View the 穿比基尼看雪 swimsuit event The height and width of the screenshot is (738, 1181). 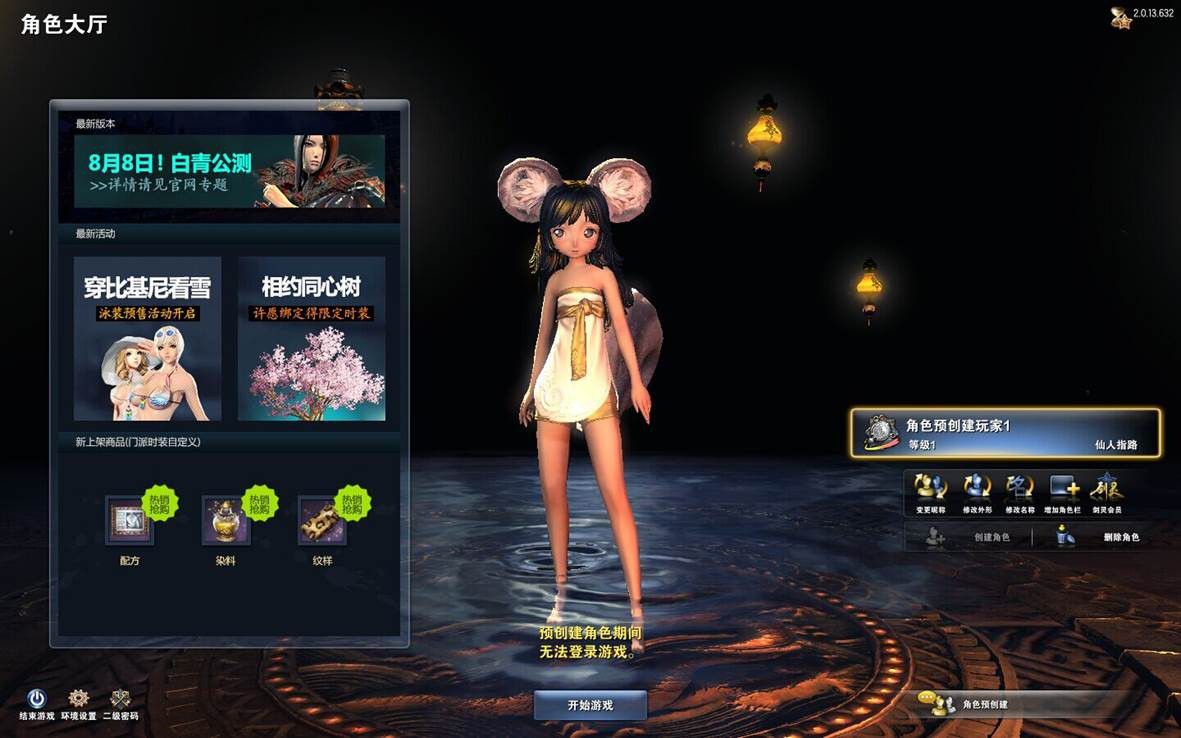coord(147,338)
